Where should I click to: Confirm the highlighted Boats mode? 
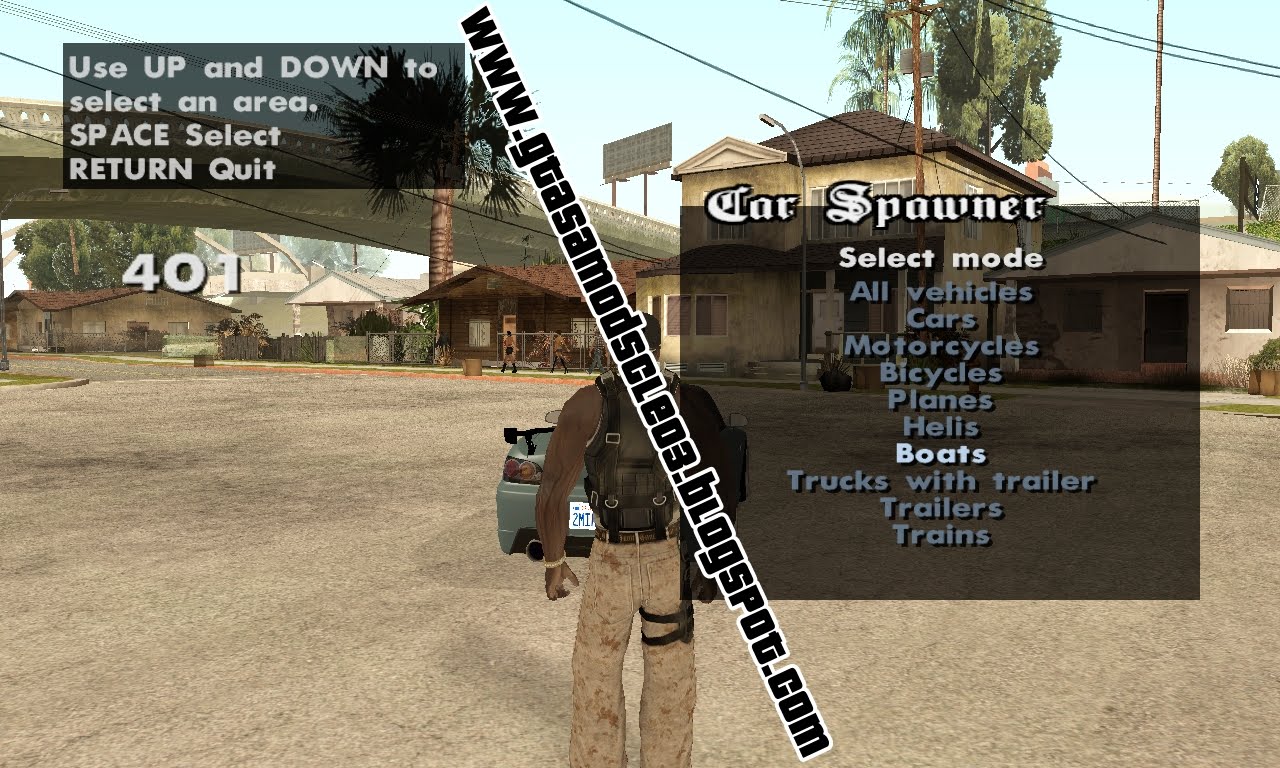tap(940, 454)
